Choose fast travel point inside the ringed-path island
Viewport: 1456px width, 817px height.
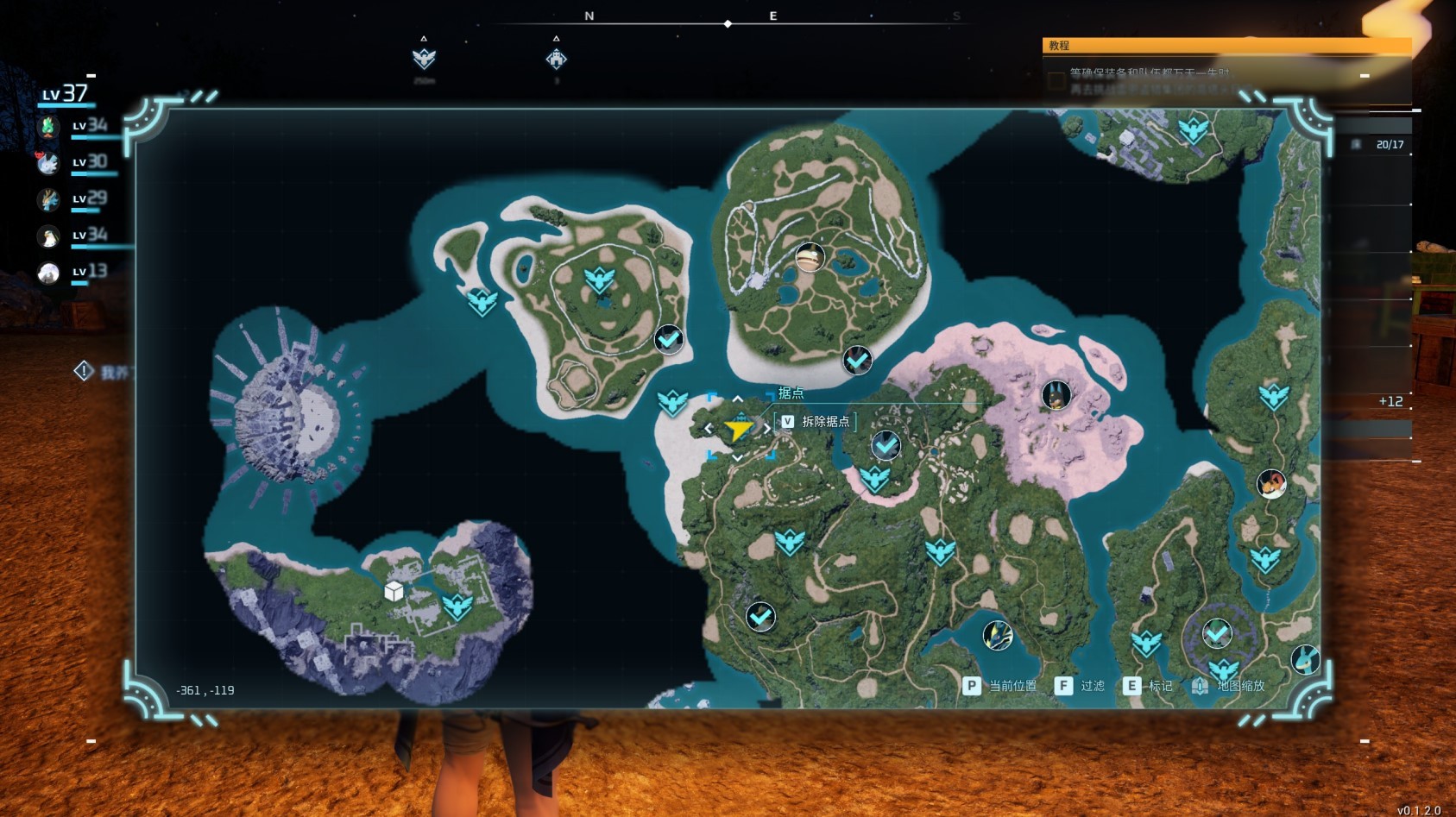pos(598,280)
